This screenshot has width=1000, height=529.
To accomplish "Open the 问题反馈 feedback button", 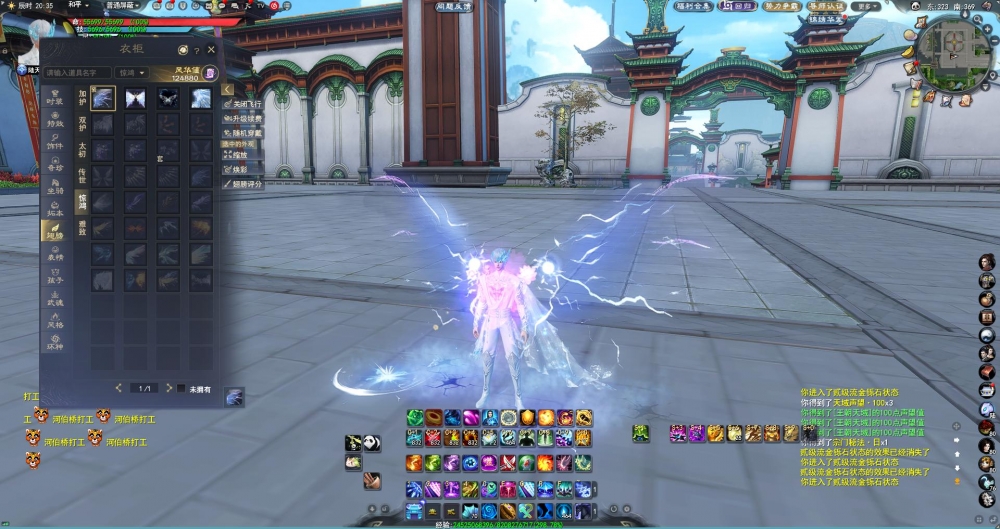I will [453, 6].
